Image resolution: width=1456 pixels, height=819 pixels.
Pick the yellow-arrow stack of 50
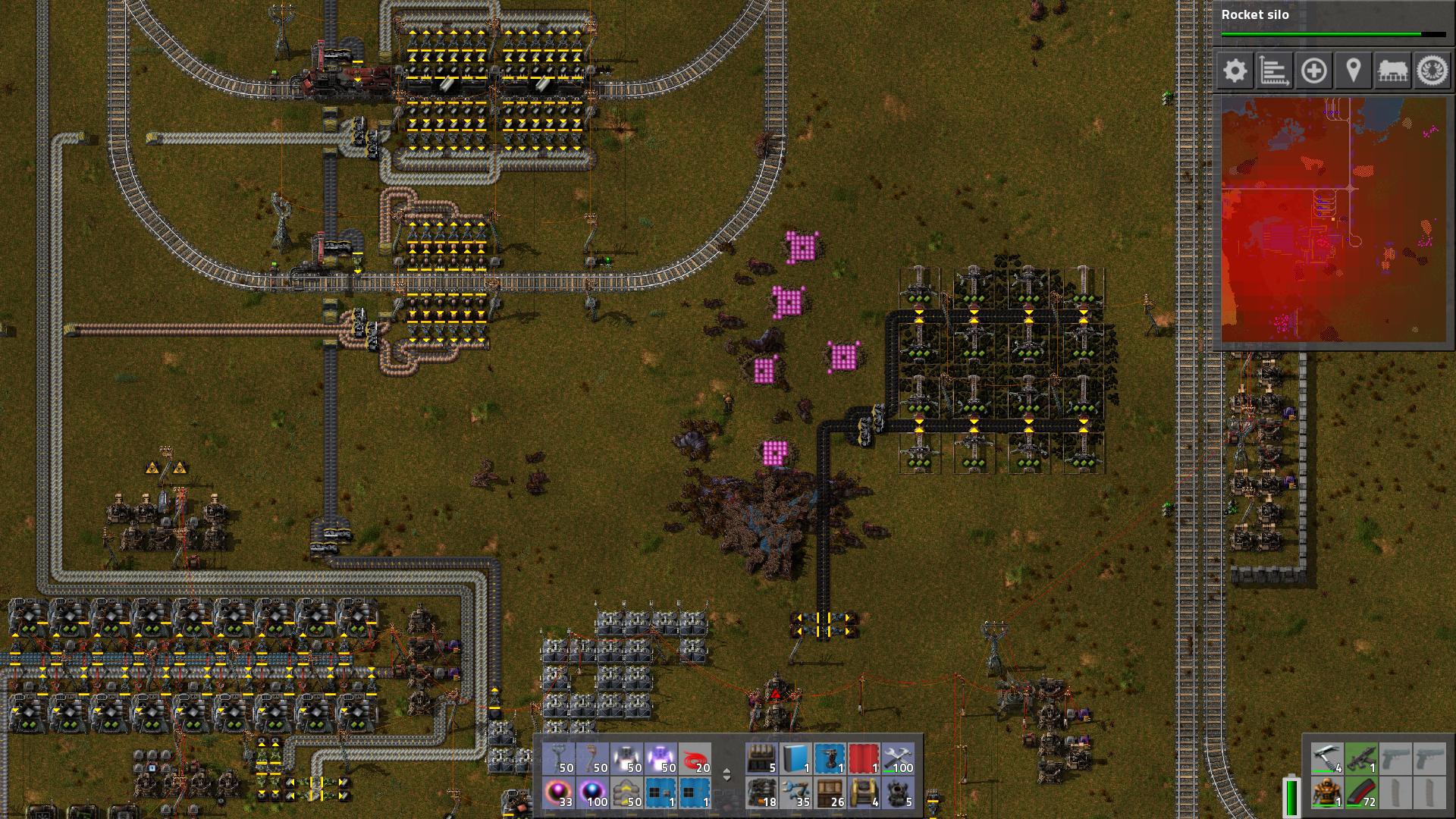(x=627, y=793)
